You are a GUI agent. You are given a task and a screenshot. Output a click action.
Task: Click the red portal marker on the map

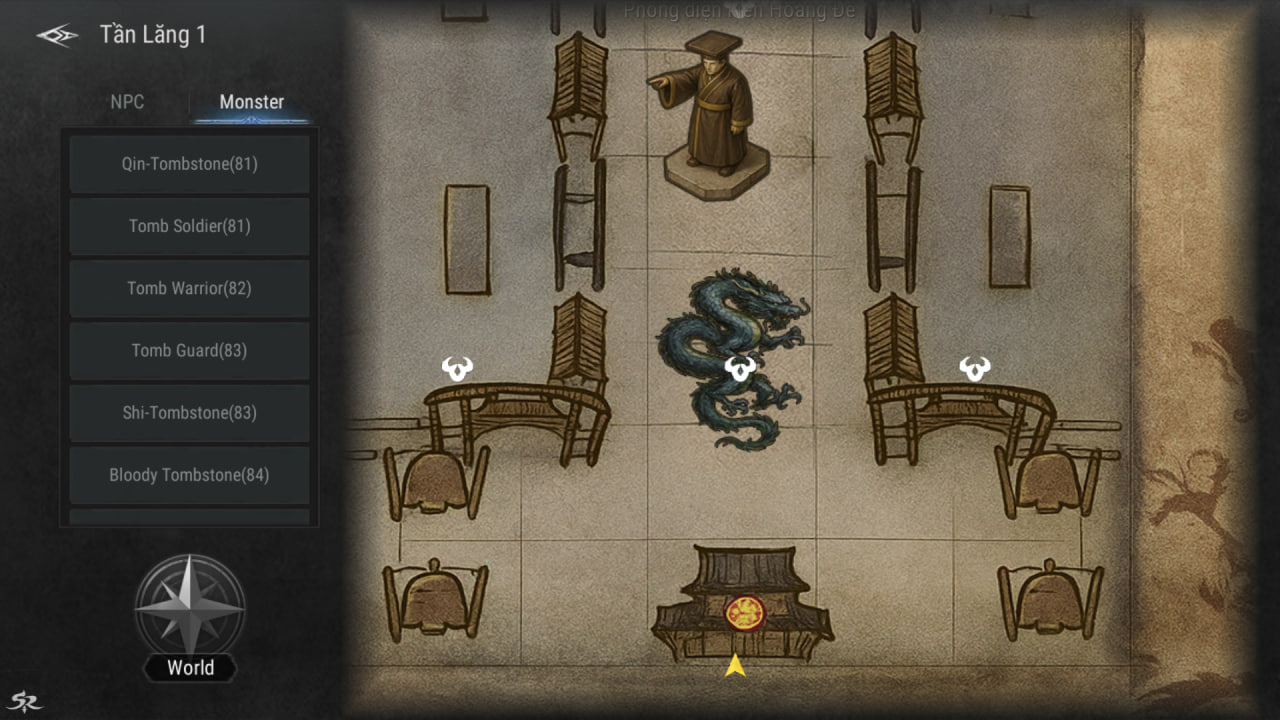(743, 612)
